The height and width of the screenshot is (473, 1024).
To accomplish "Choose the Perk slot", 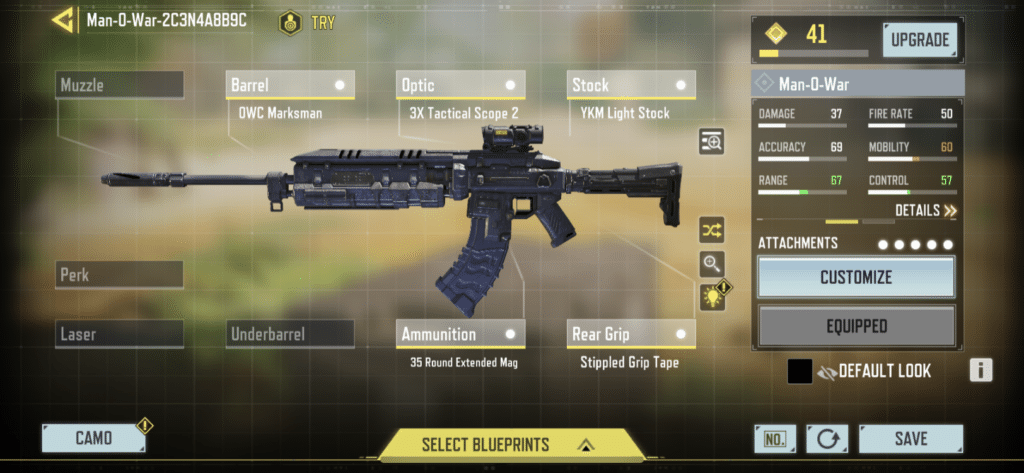I will (120, 274).
